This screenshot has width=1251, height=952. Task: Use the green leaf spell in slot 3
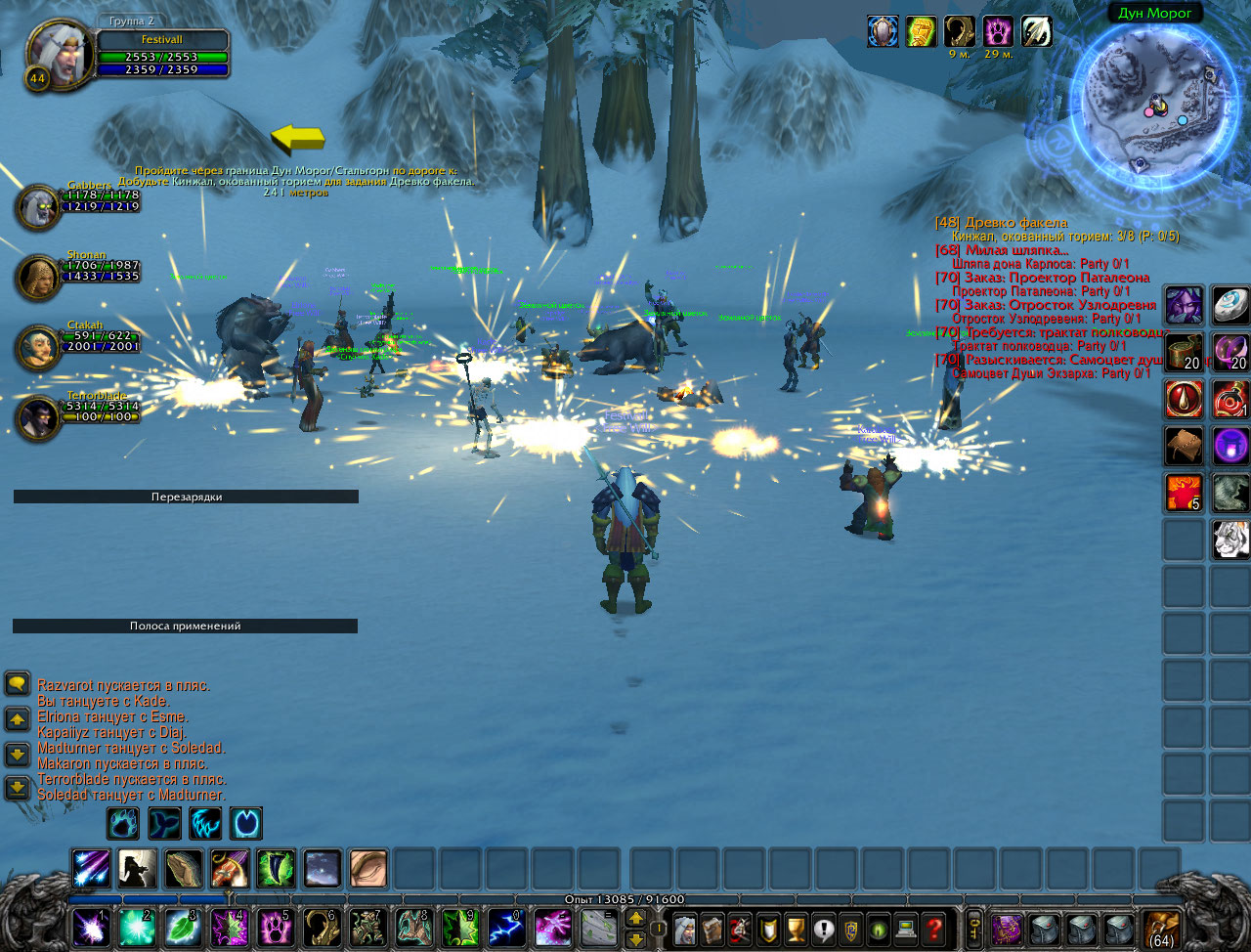[x=183, y=927]
